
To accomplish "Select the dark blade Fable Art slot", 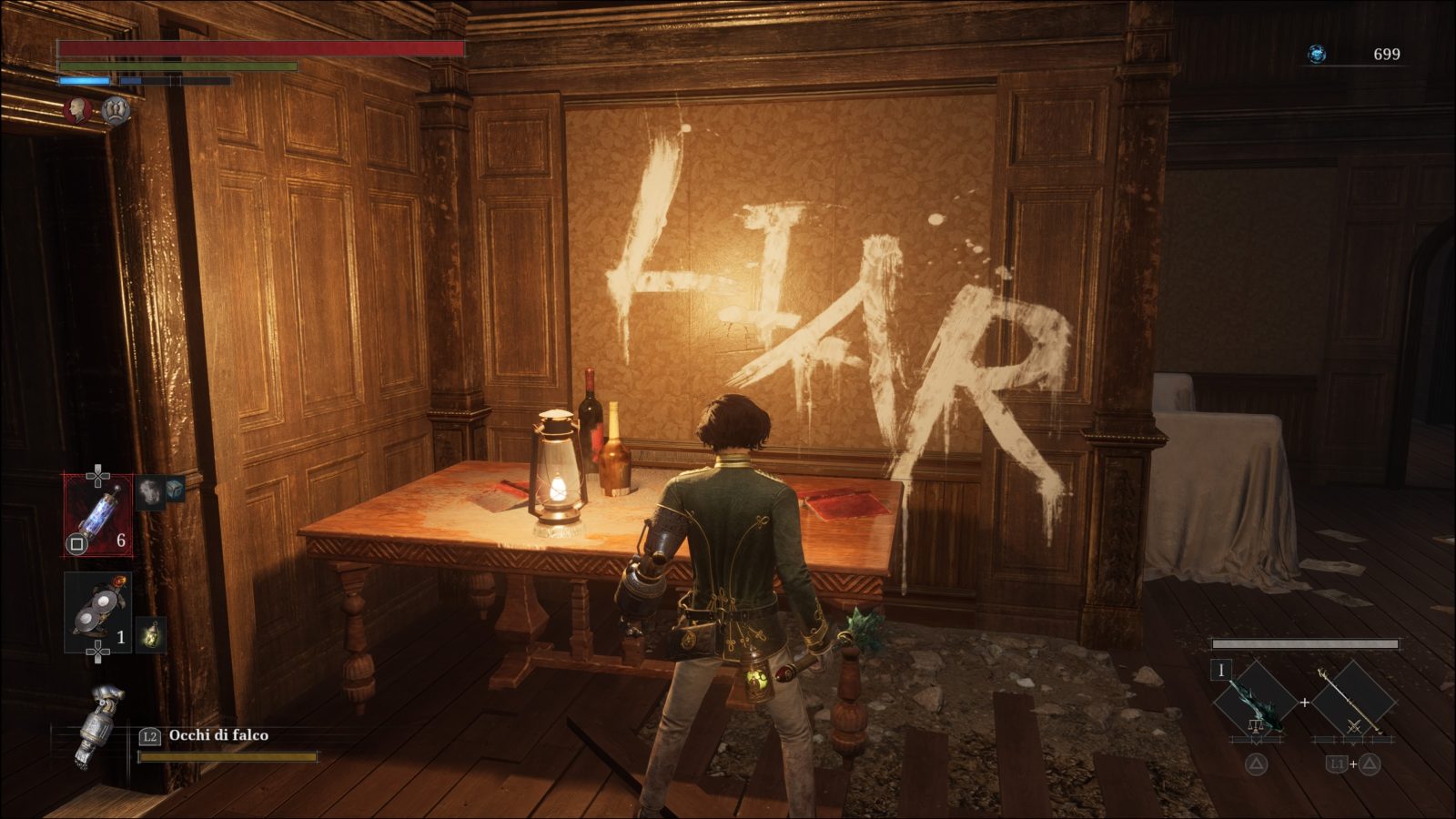I will click(1255, 703).
